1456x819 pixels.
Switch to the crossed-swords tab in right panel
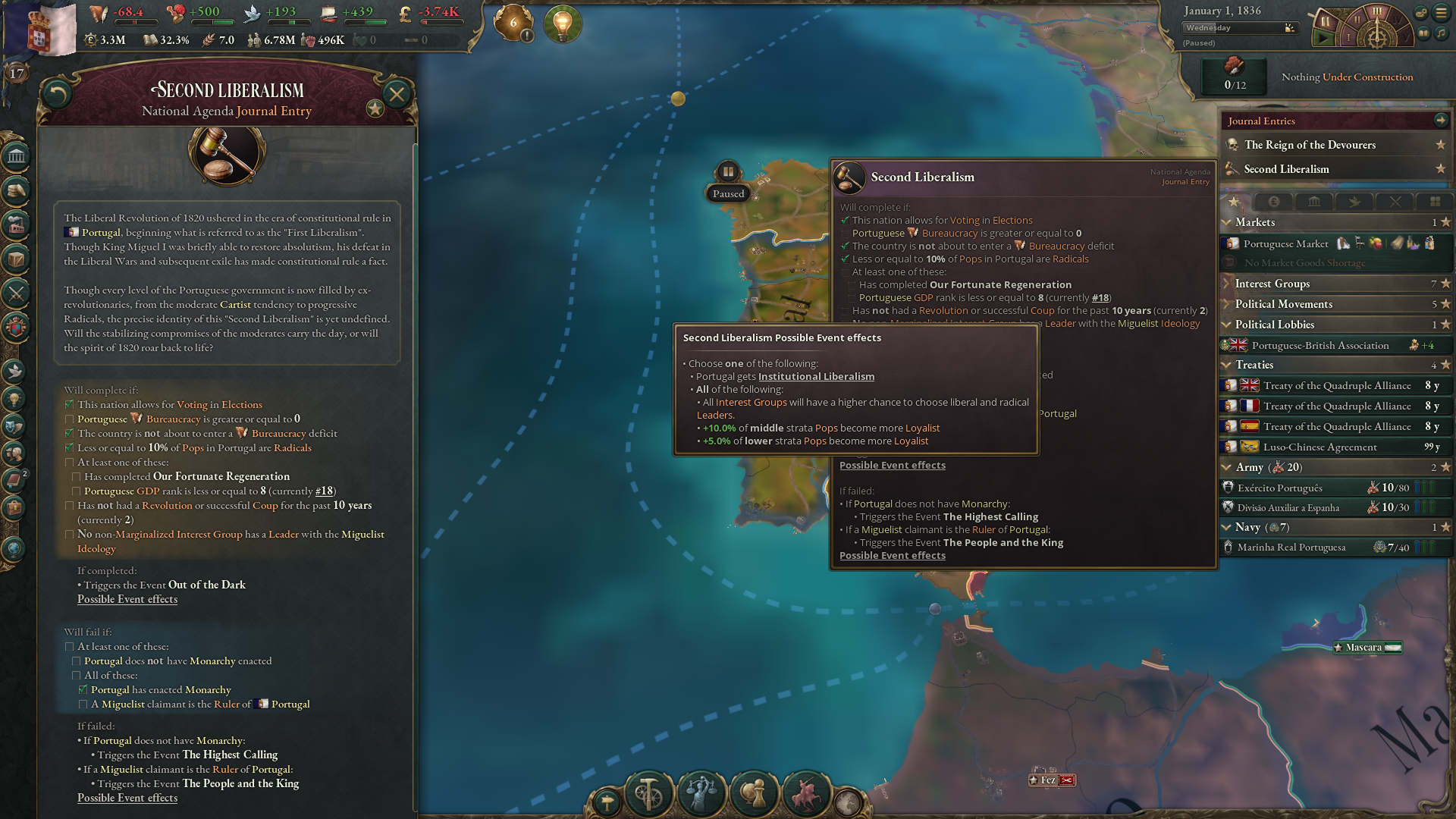pos(1395,202)
